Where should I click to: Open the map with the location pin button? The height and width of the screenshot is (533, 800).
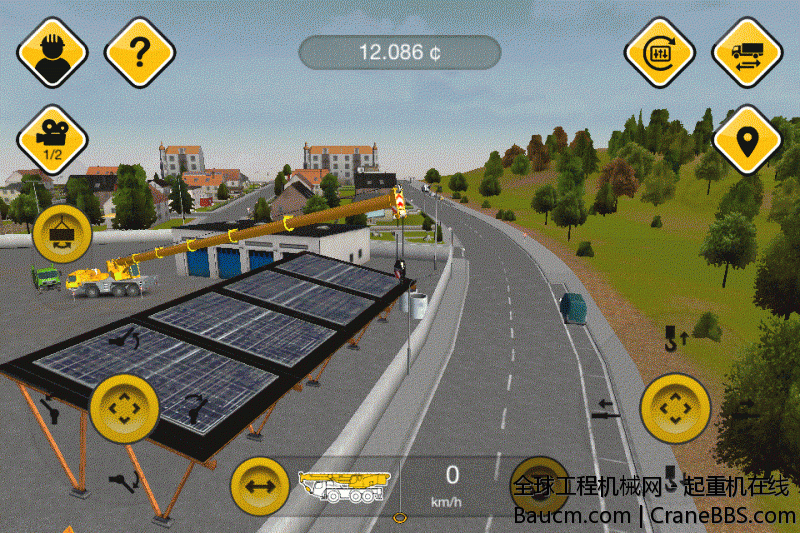pyautogui.click(x=747, y=140)
